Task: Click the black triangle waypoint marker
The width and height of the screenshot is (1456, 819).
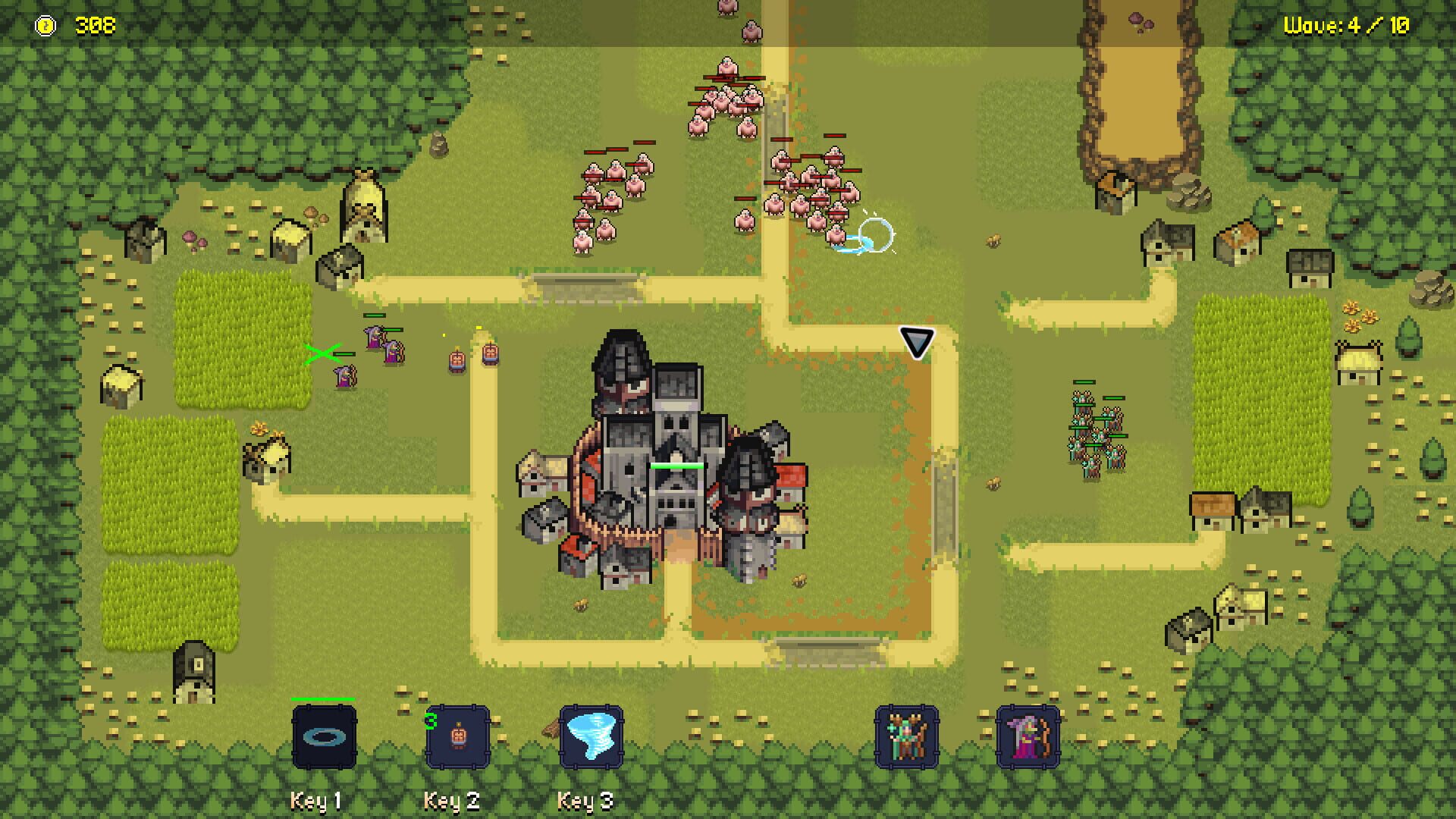Action: (916, 342)
